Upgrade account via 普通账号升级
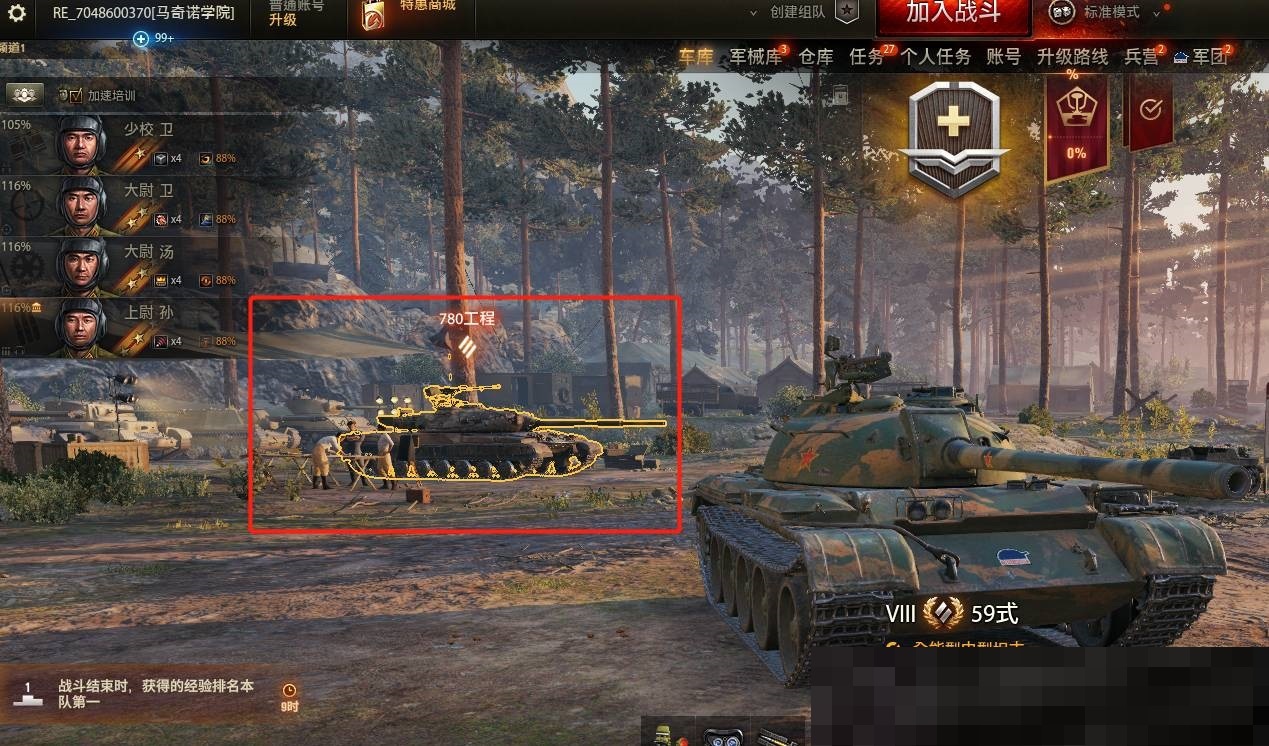 [296, 13]
